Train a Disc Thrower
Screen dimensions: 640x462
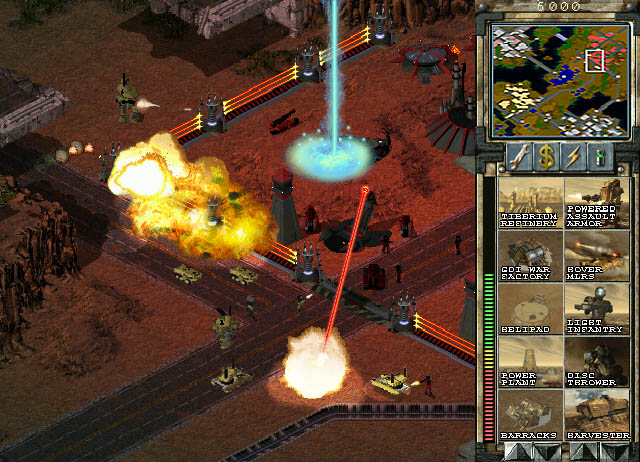tap(597, 363)
